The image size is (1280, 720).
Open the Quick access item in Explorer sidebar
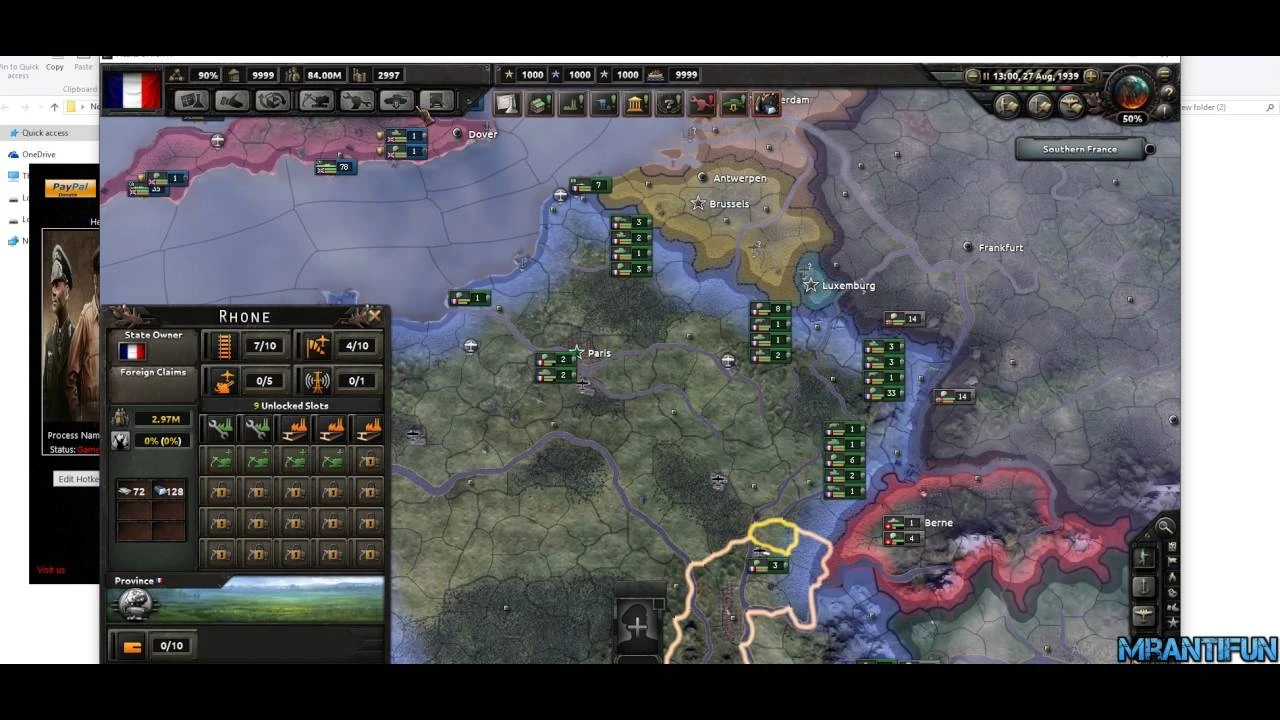coord(45,132)
